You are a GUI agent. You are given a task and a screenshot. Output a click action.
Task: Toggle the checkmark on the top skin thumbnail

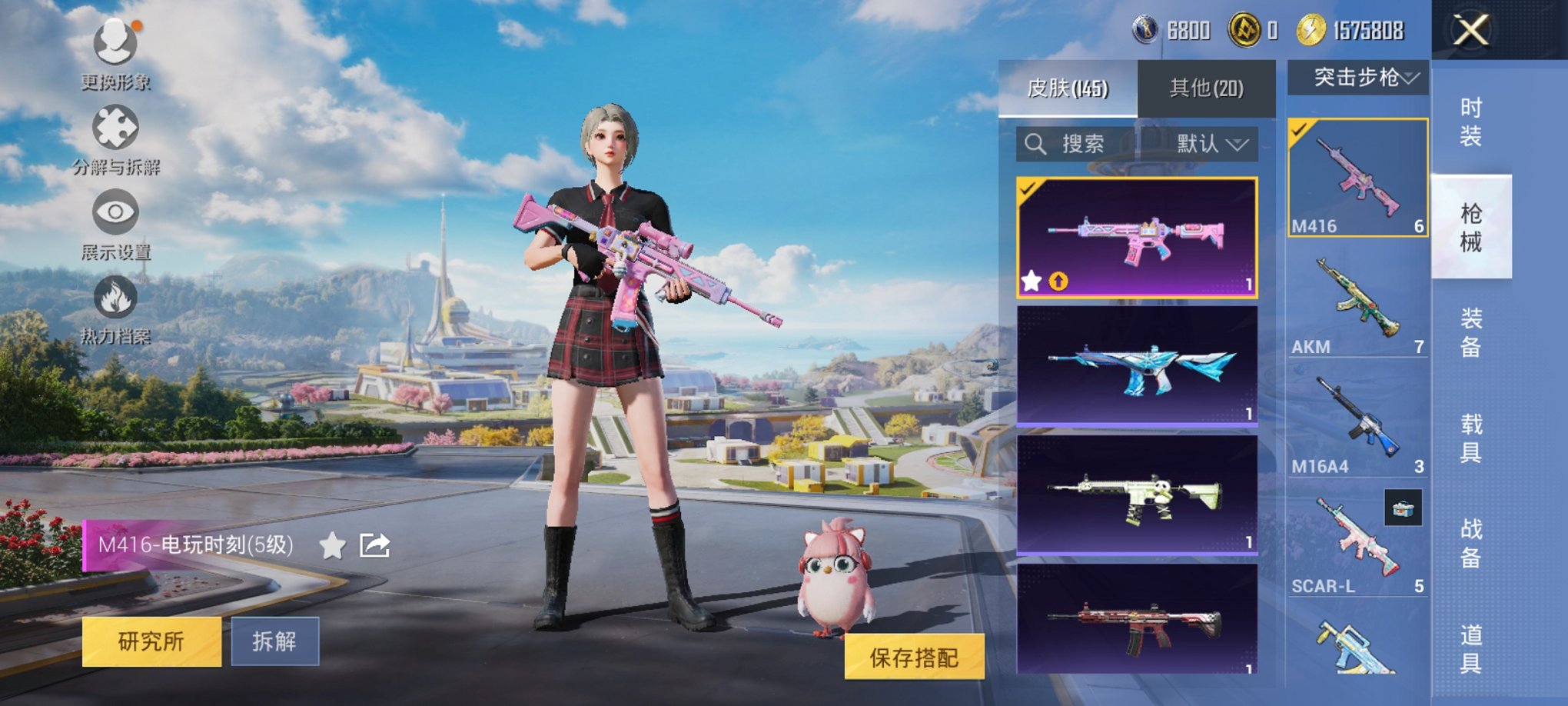pyautogui.click(x=1028, y=188)
